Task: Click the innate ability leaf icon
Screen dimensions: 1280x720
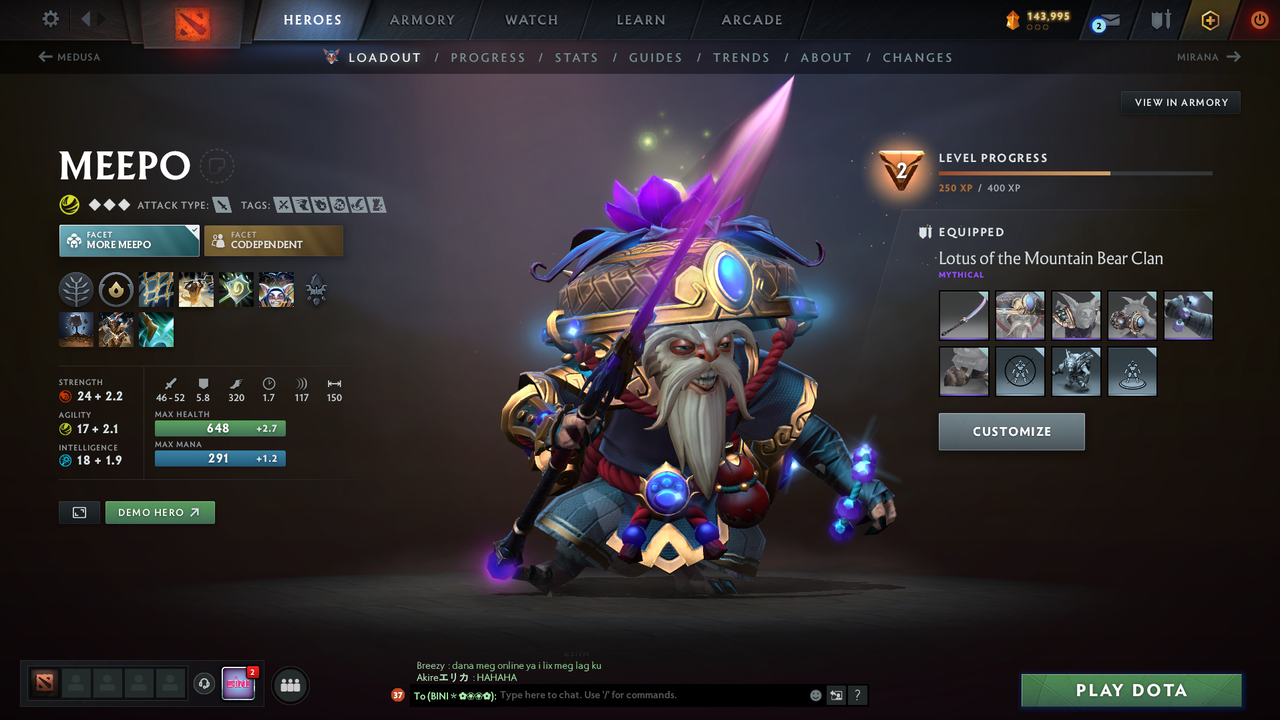Action: pyautogui.click(x=77, y=290)
